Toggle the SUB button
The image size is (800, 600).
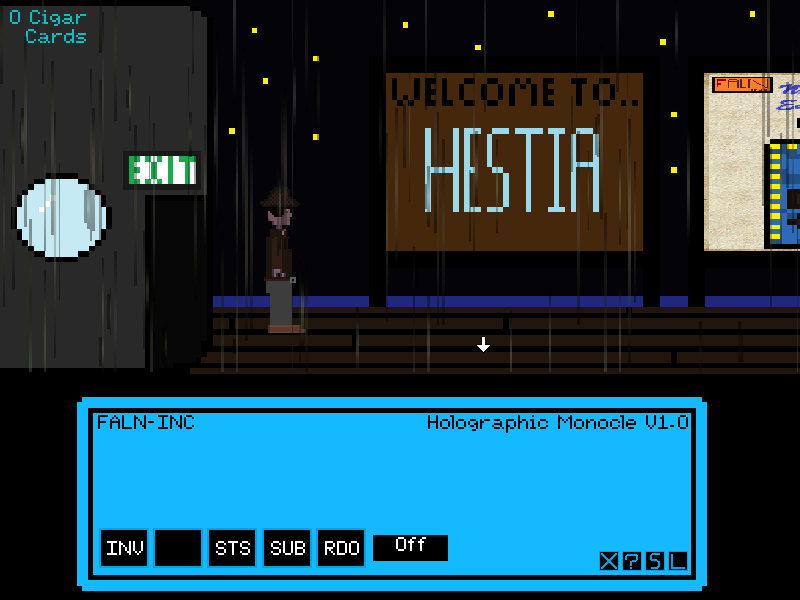click(x=287, y=548)
